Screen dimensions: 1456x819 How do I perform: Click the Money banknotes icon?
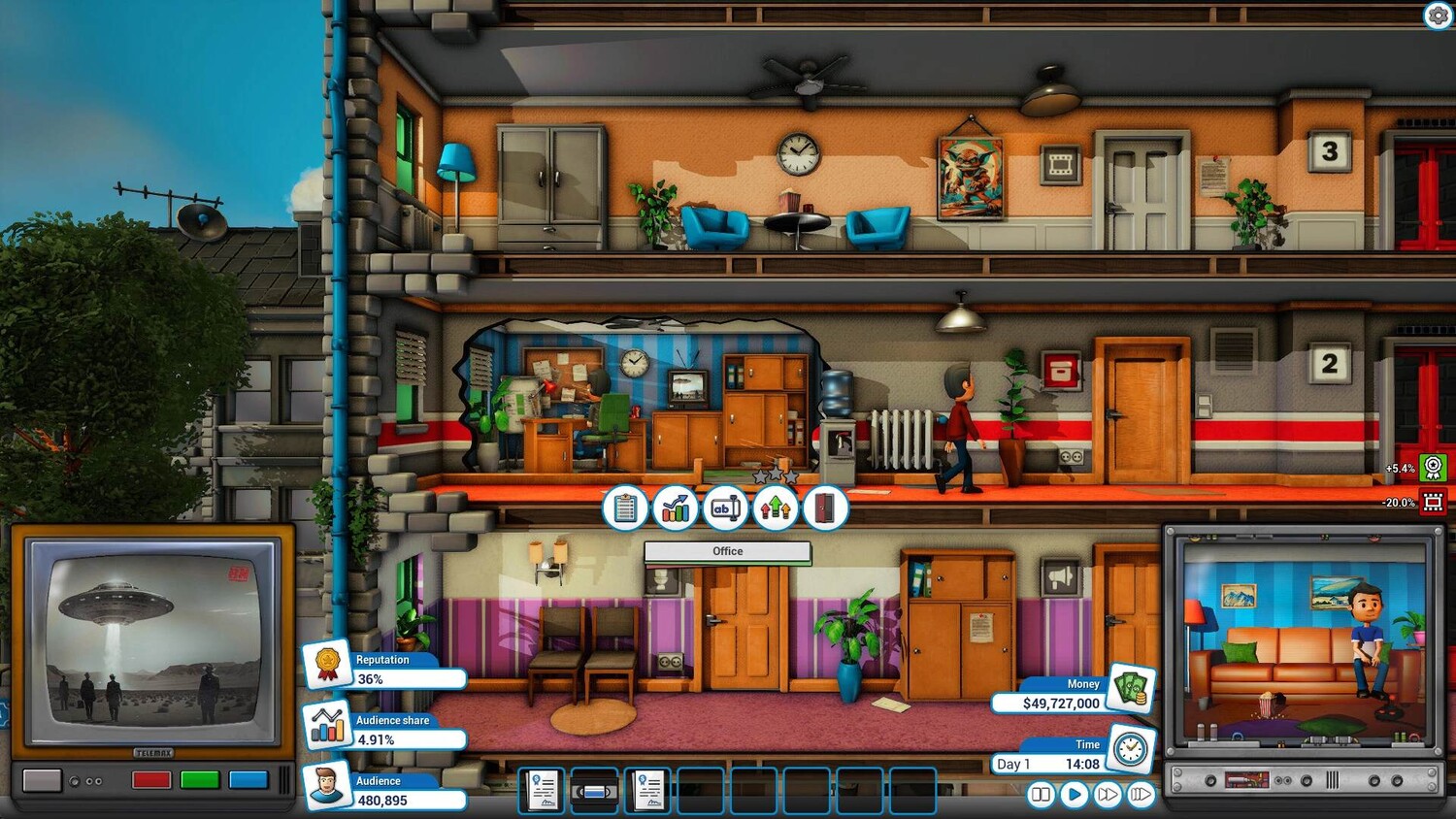(x=1130, y=687)
